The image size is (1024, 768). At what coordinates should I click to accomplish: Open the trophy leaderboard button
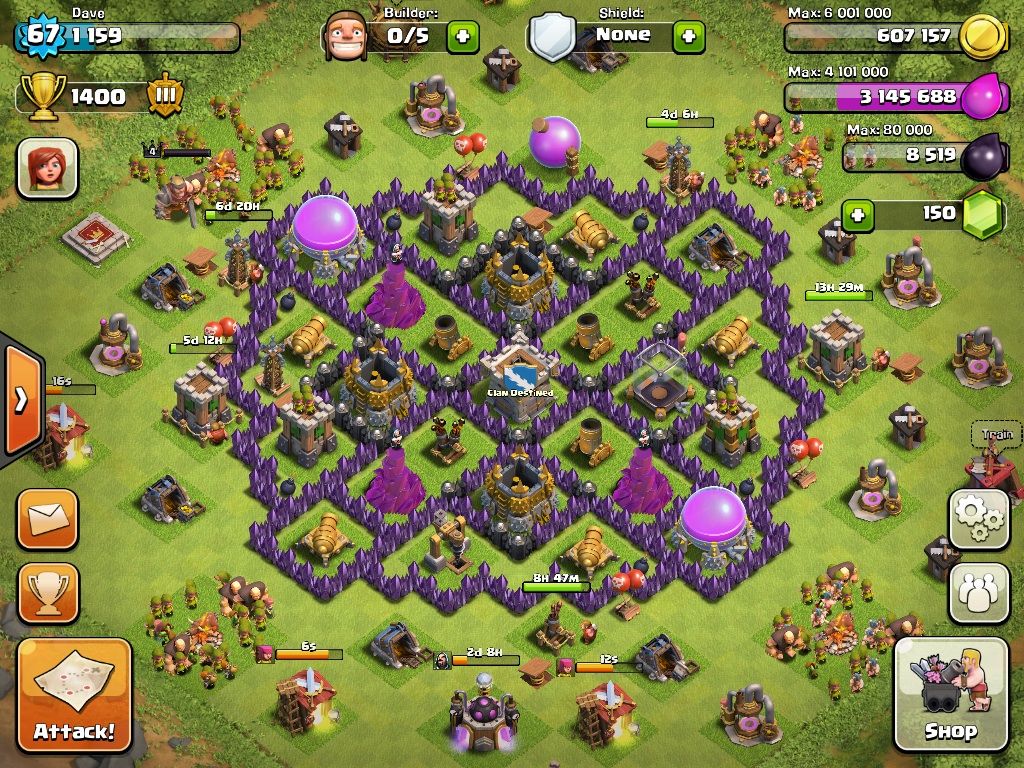[x=47, y=593]
